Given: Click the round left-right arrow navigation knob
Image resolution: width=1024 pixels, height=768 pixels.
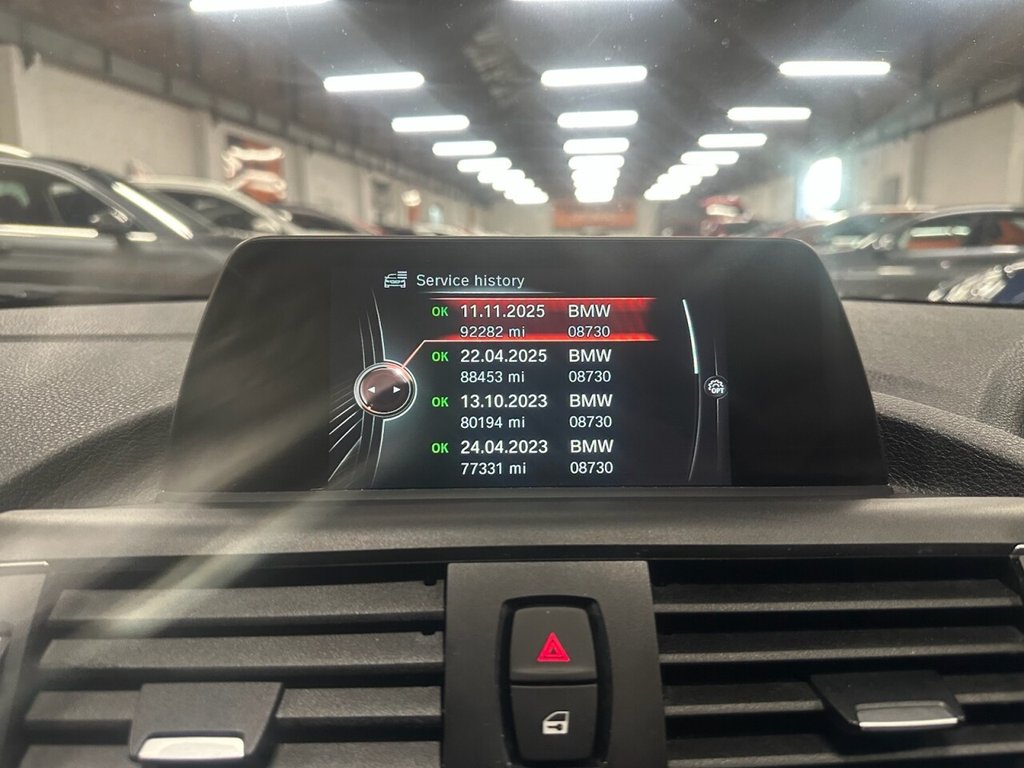Looking at the screenshot, I should click(x=385, y=388).
